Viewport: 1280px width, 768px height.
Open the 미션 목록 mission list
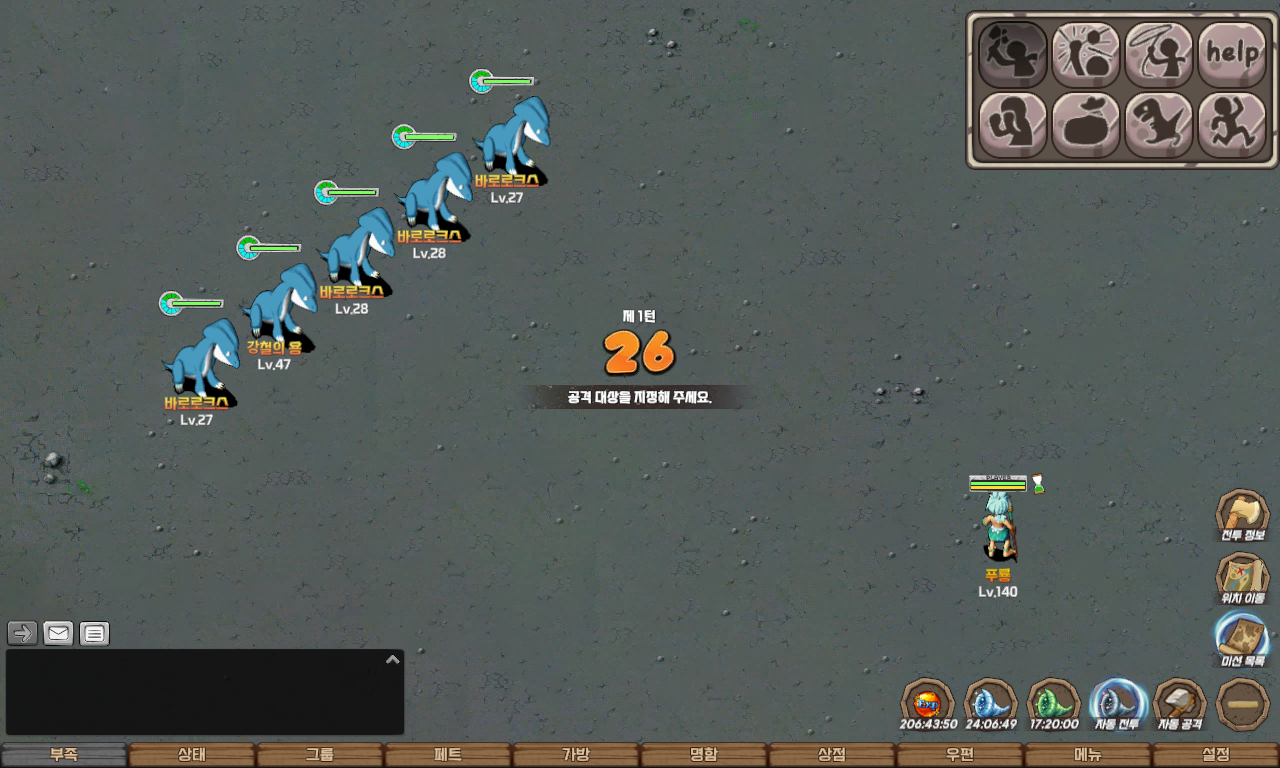(1242, 639)
